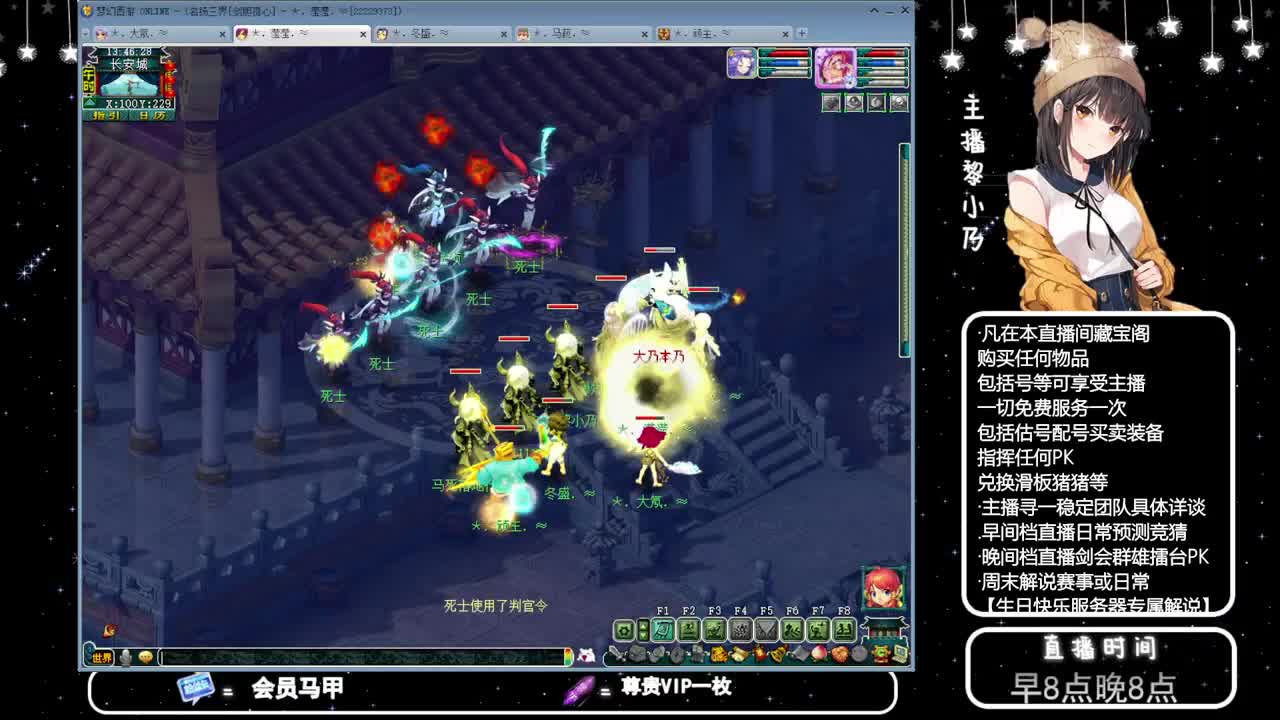The width and height of the screenshot is (1280, 720).
Task: Click the temple building icon near the quickbar
Action: point(882,629)
